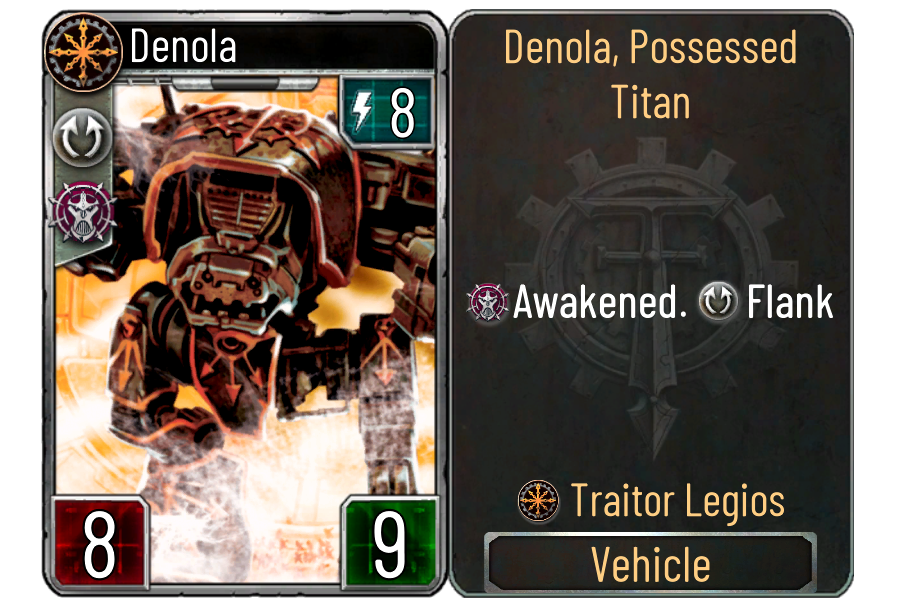Click the Vehicle type bar
The width and height of the screenshot is (900, 600).
[651, 565]
